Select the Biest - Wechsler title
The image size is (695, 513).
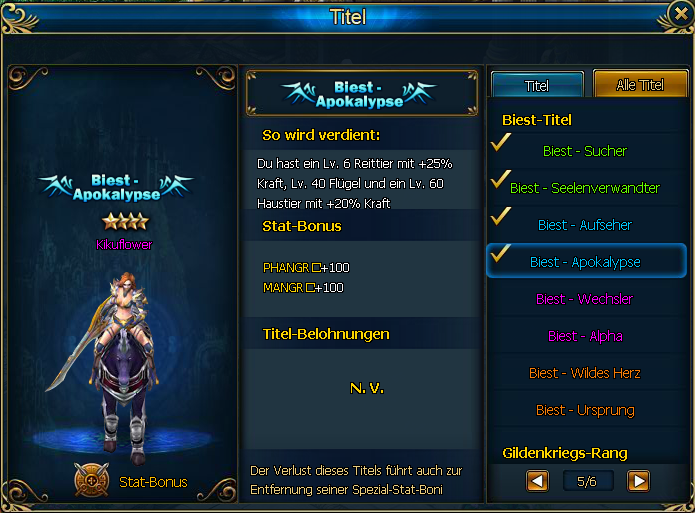click(585, 299)
